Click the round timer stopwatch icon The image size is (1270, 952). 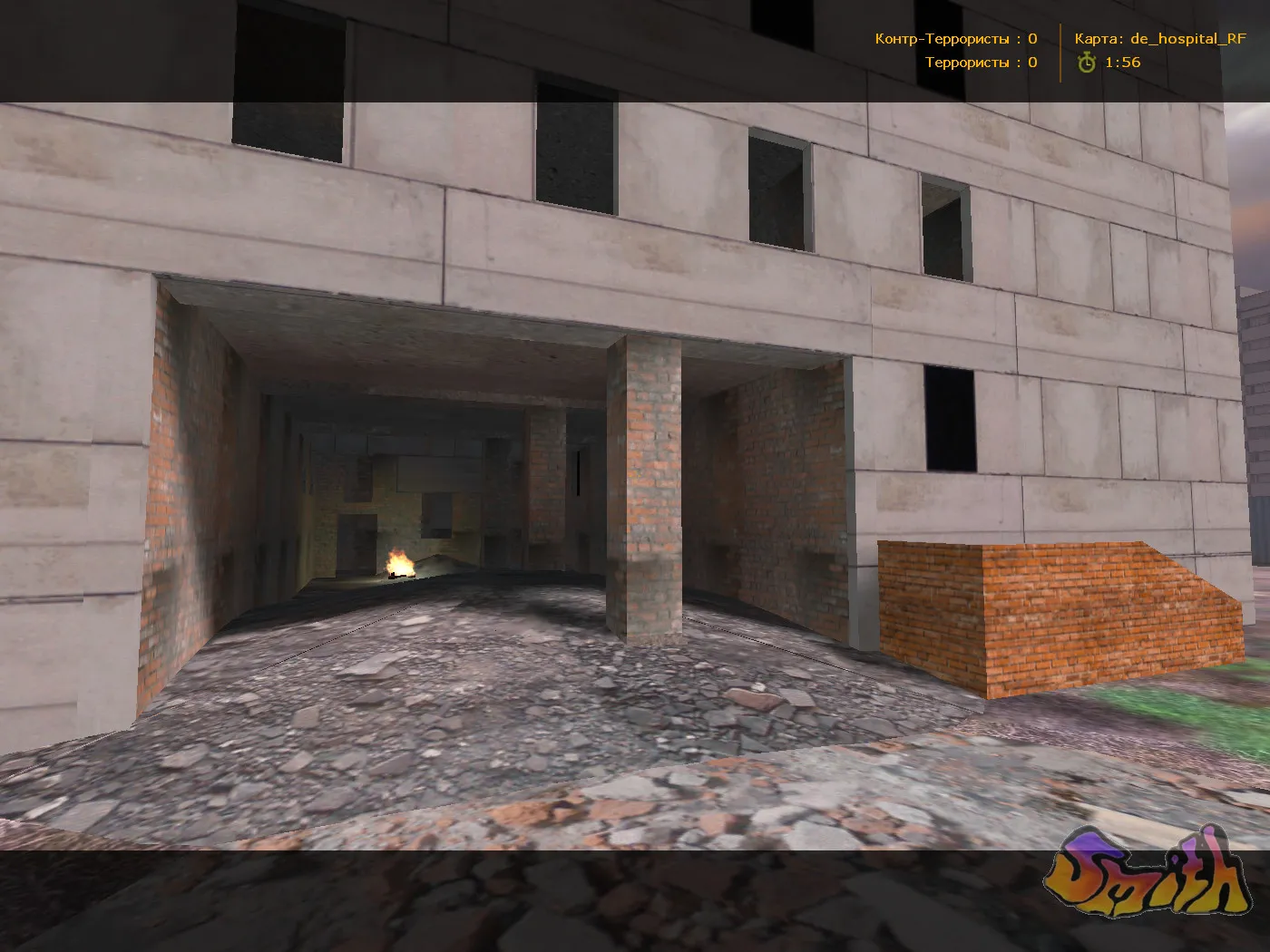click(1087, 63)
